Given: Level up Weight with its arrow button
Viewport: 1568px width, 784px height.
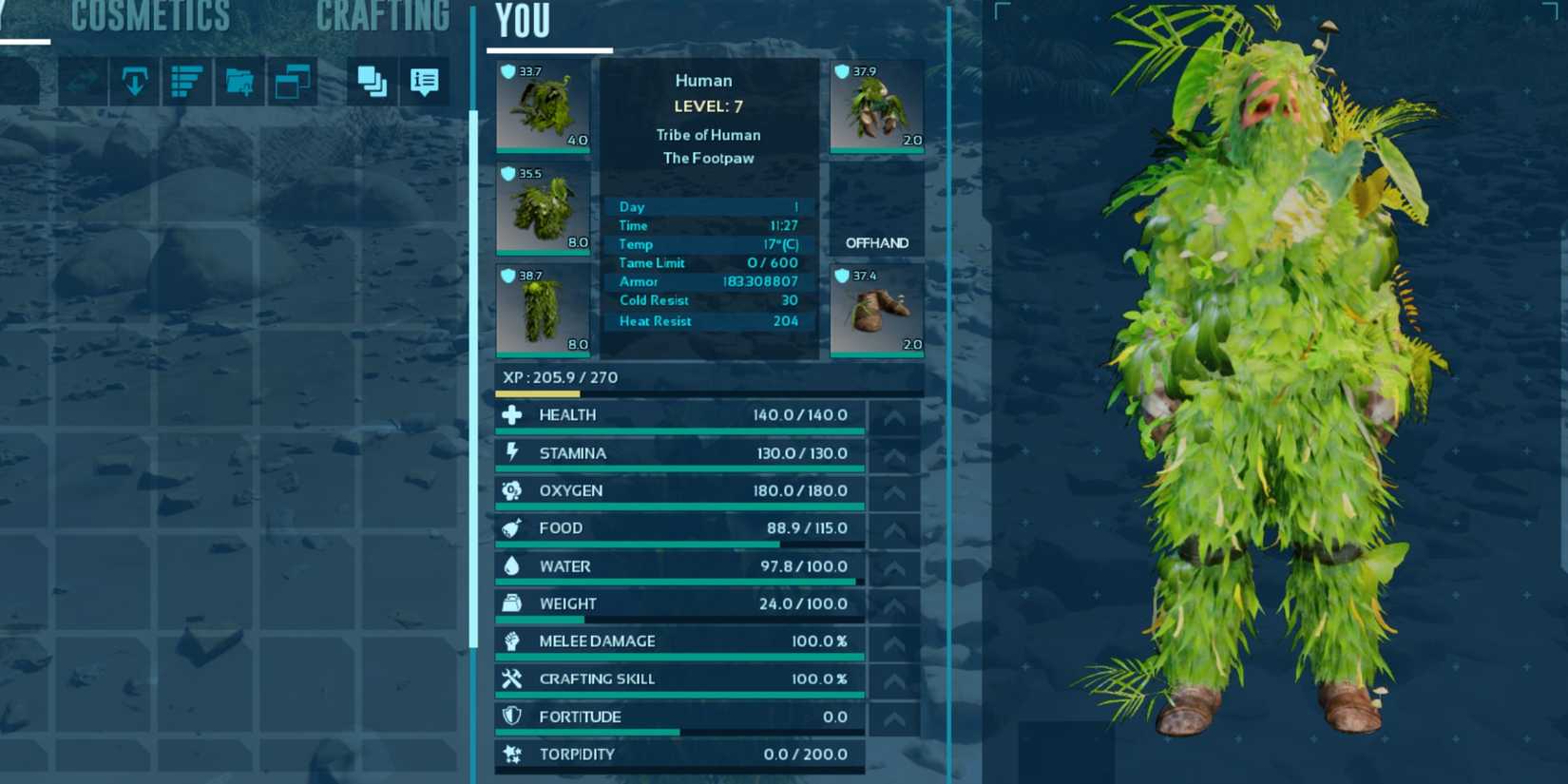Looking at the screenshot, I should pyautogui.click(x=893, y=604).
